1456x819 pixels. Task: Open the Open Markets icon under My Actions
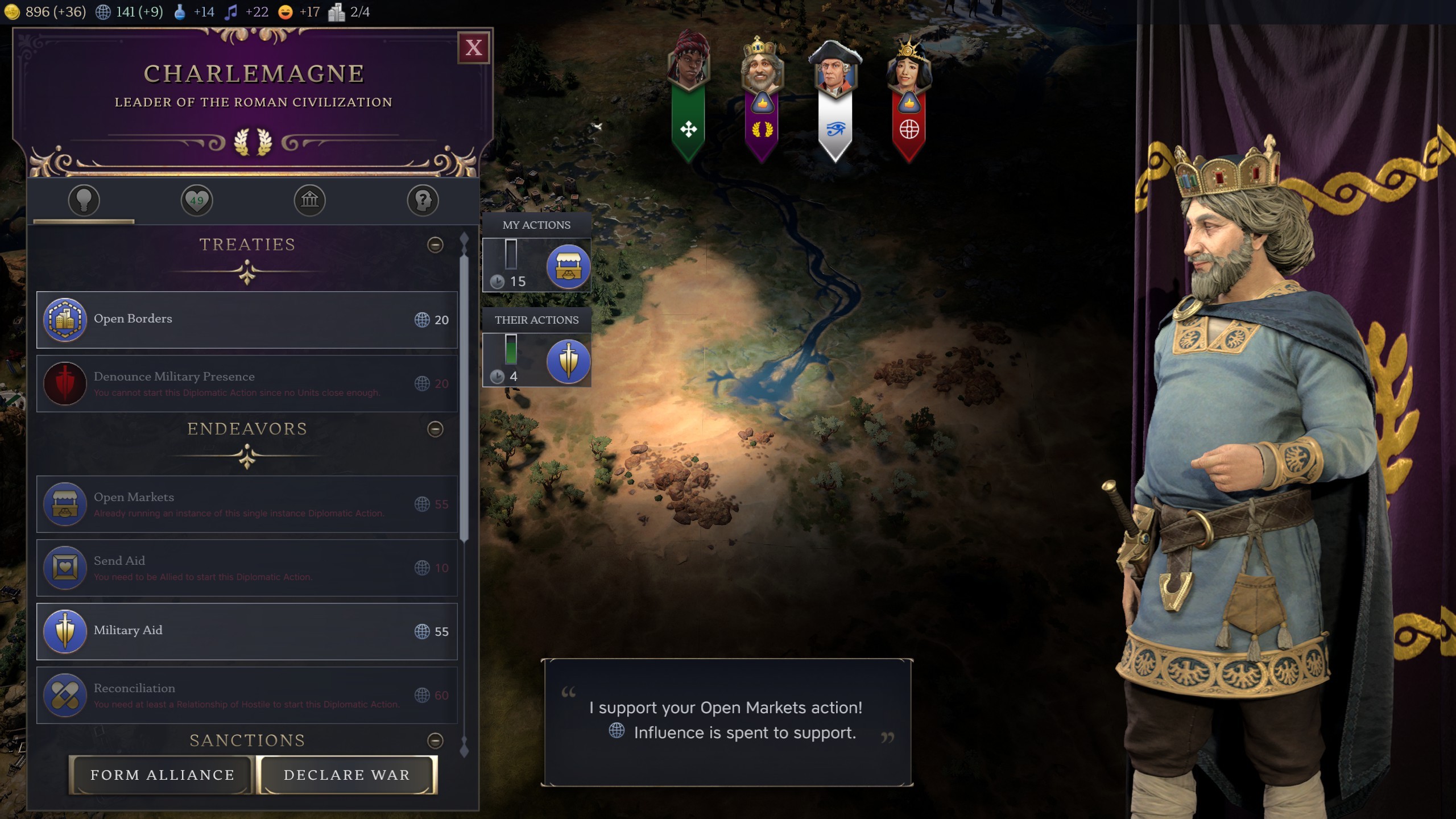(x=568, y=266)
